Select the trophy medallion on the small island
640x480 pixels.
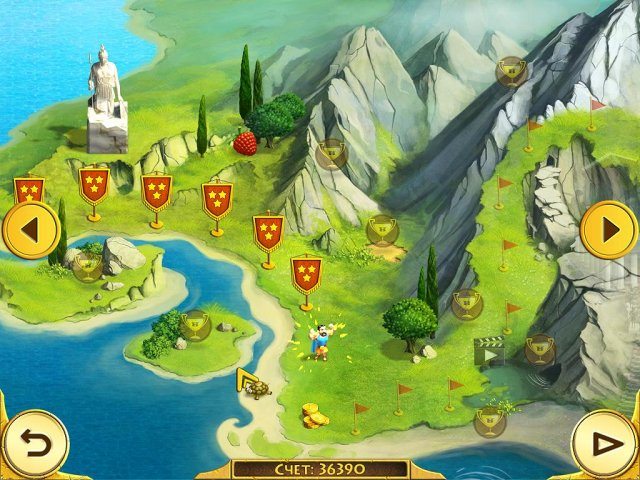(196, 324)
